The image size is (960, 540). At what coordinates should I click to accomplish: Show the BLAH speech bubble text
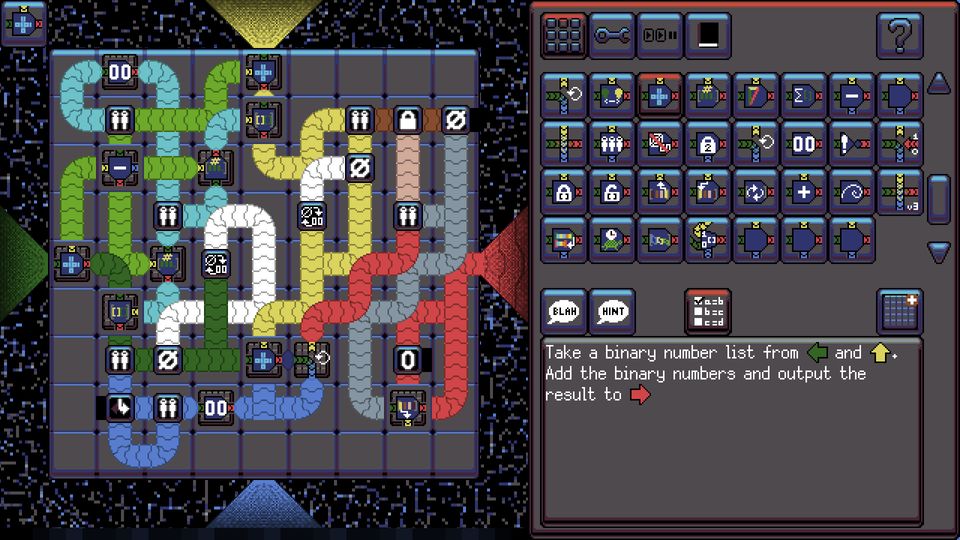564,311
